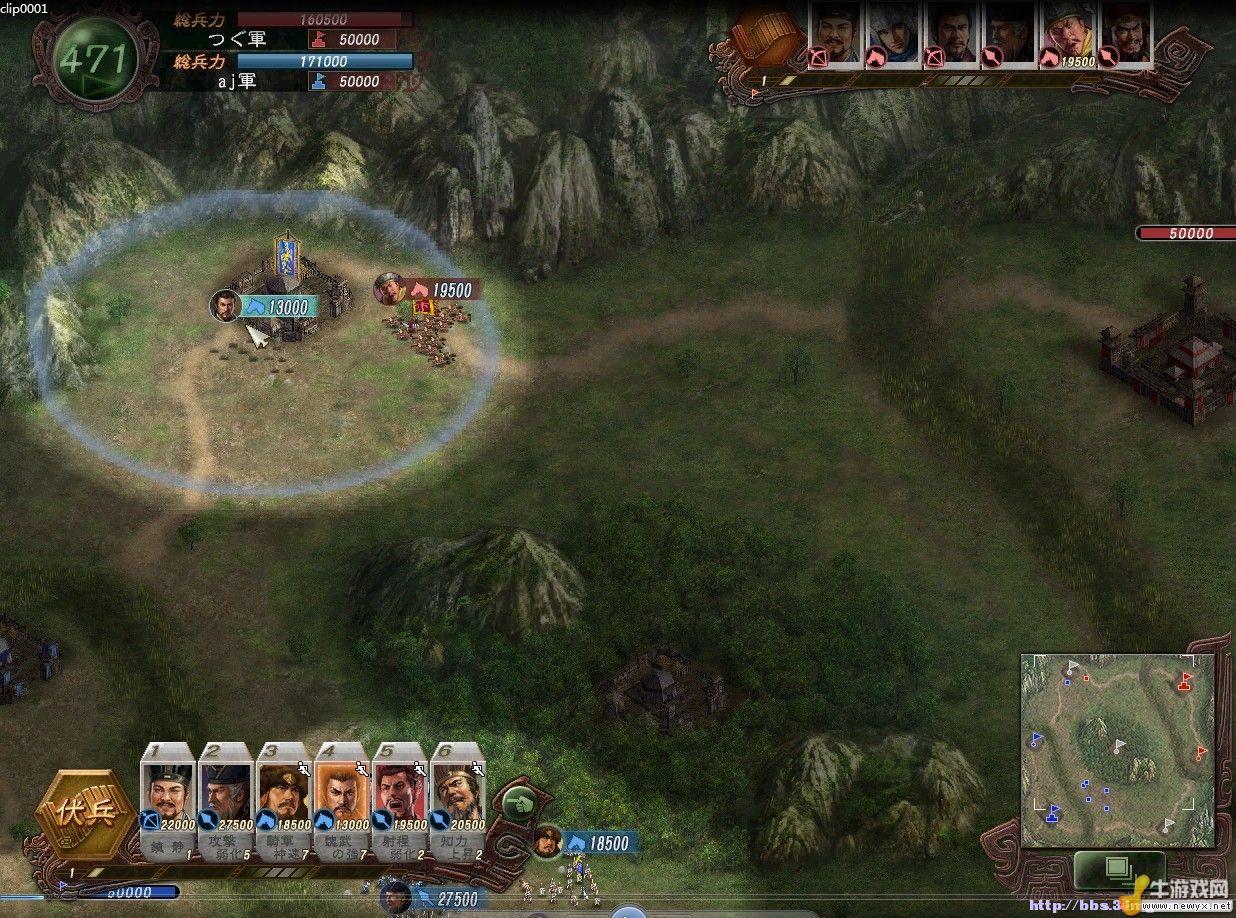Viewport: 1236px width, 918px height.
Task: Toggle the window layout button below the minimap
Action: [x=1118, y=868]
